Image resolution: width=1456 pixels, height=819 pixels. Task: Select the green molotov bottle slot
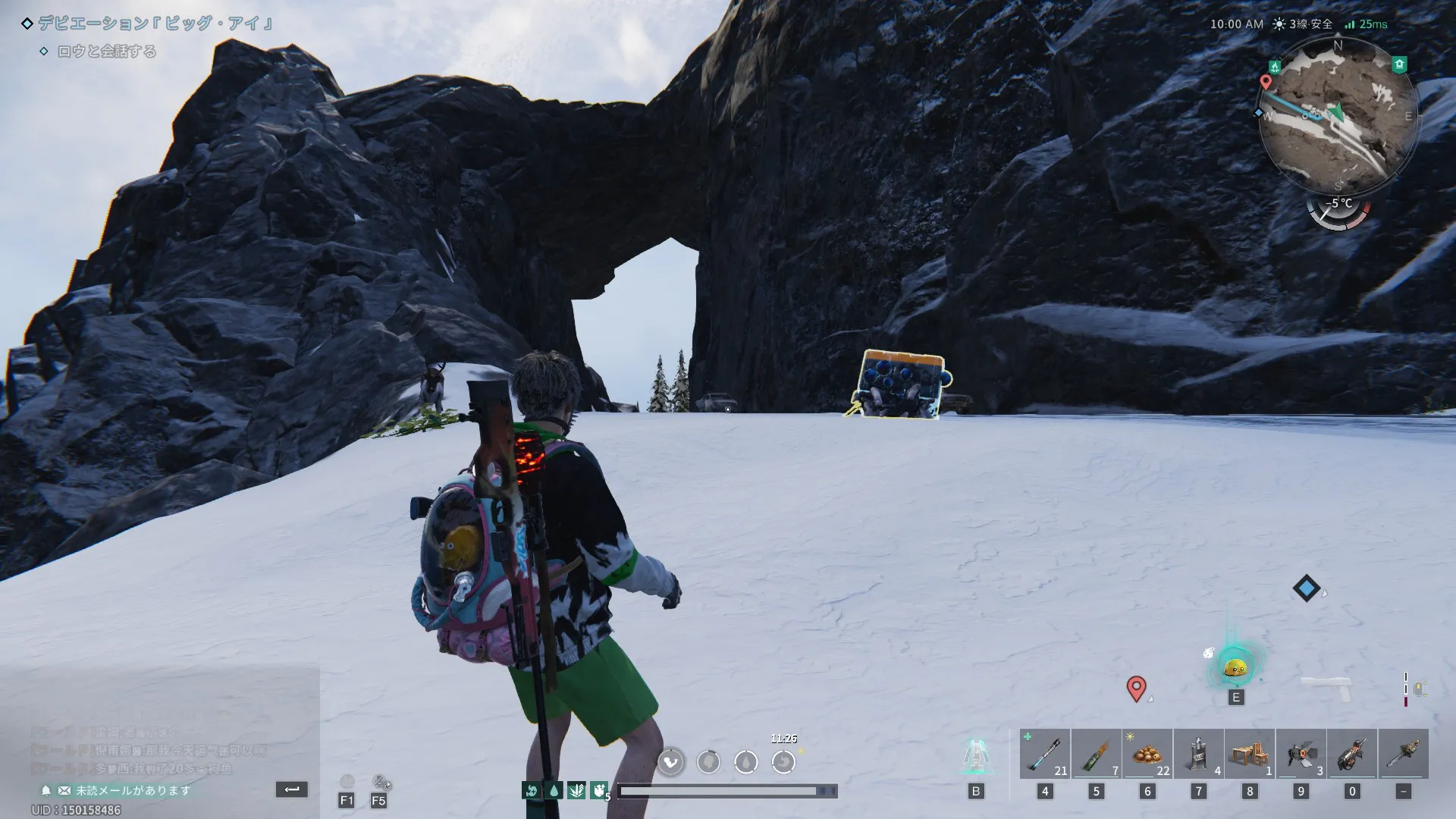1096,754
